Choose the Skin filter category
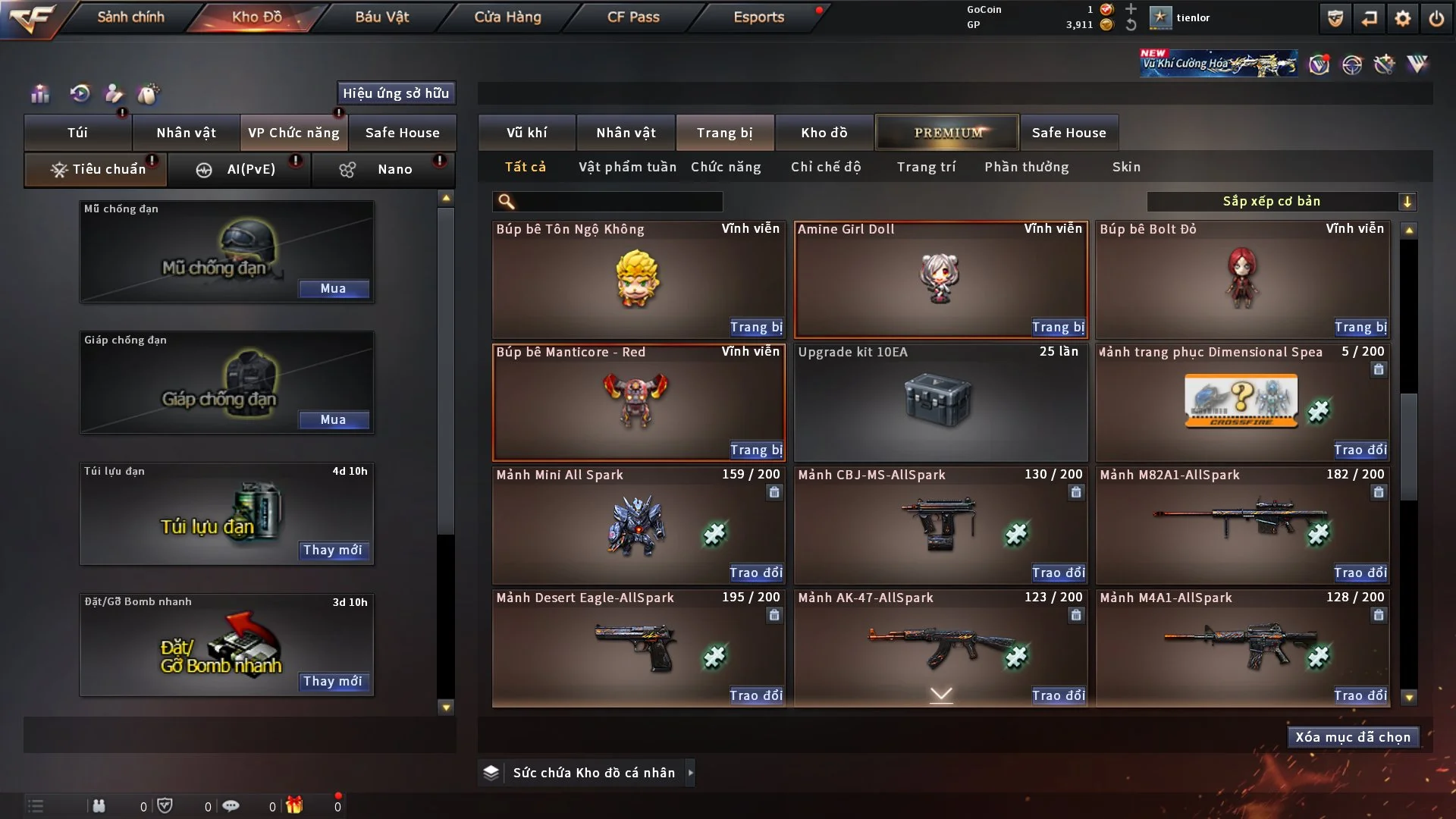1456x819 pixels. point(1126,167)
